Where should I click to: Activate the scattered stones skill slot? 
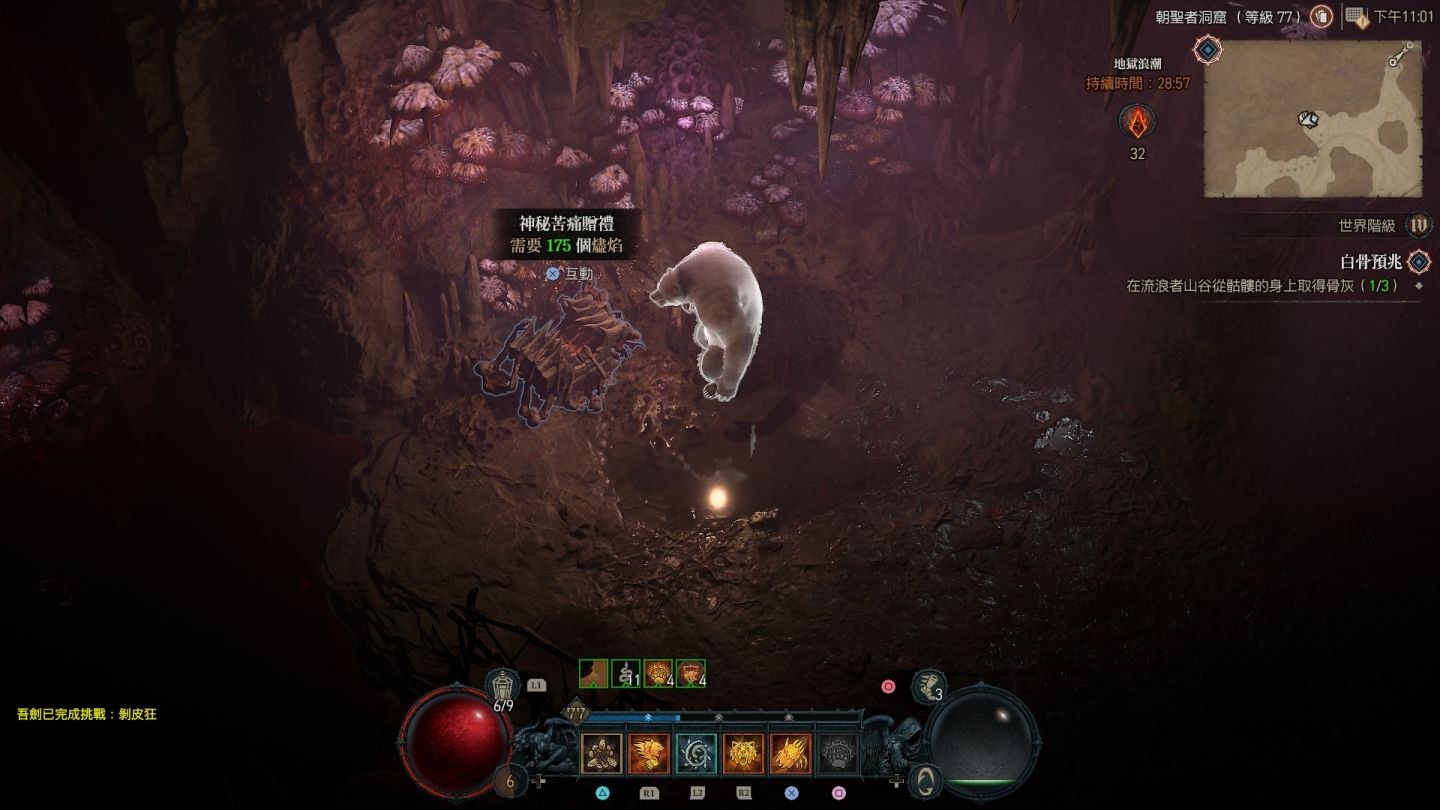coord(601,754)
